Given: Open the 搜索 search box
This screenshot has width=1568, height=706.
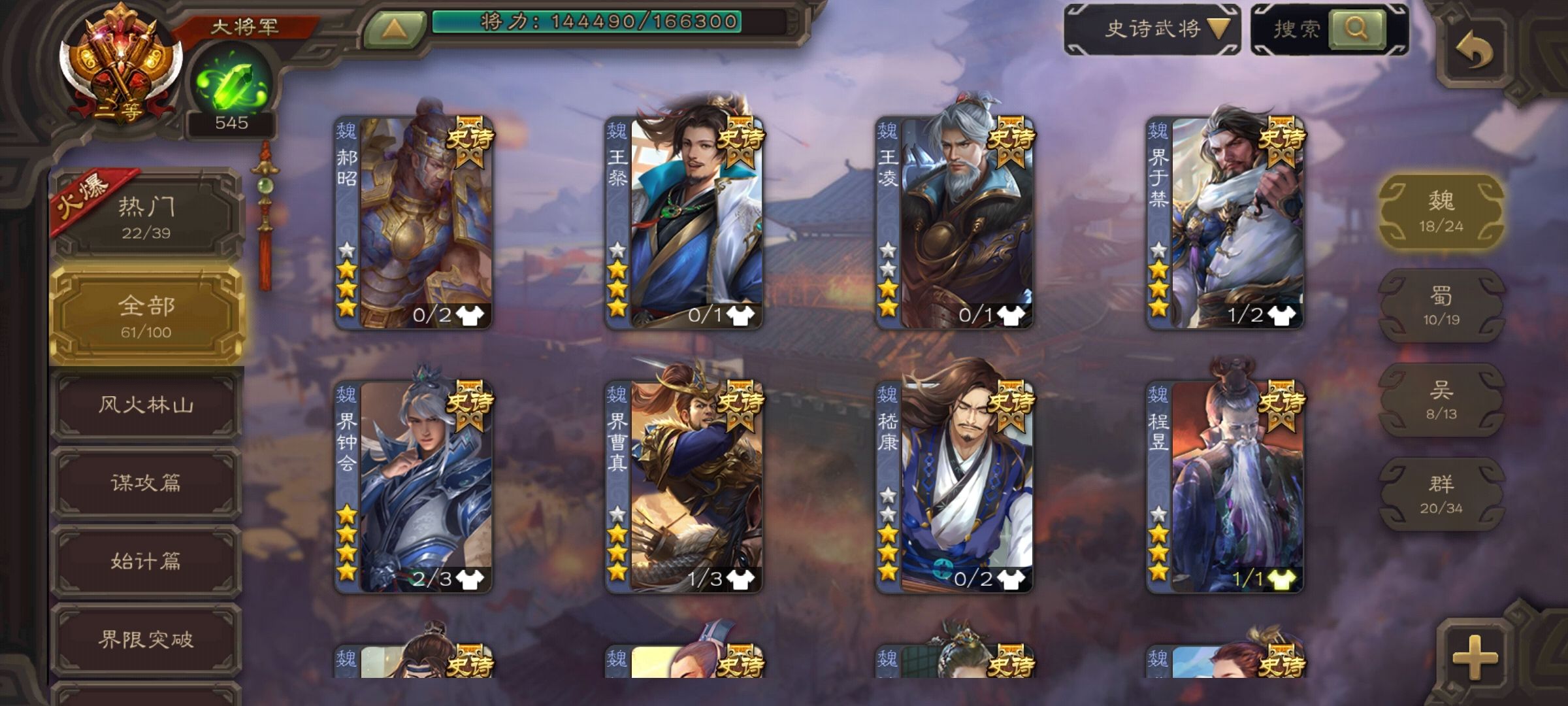Looking at the screenshot, I should (x=1329, y=29).
